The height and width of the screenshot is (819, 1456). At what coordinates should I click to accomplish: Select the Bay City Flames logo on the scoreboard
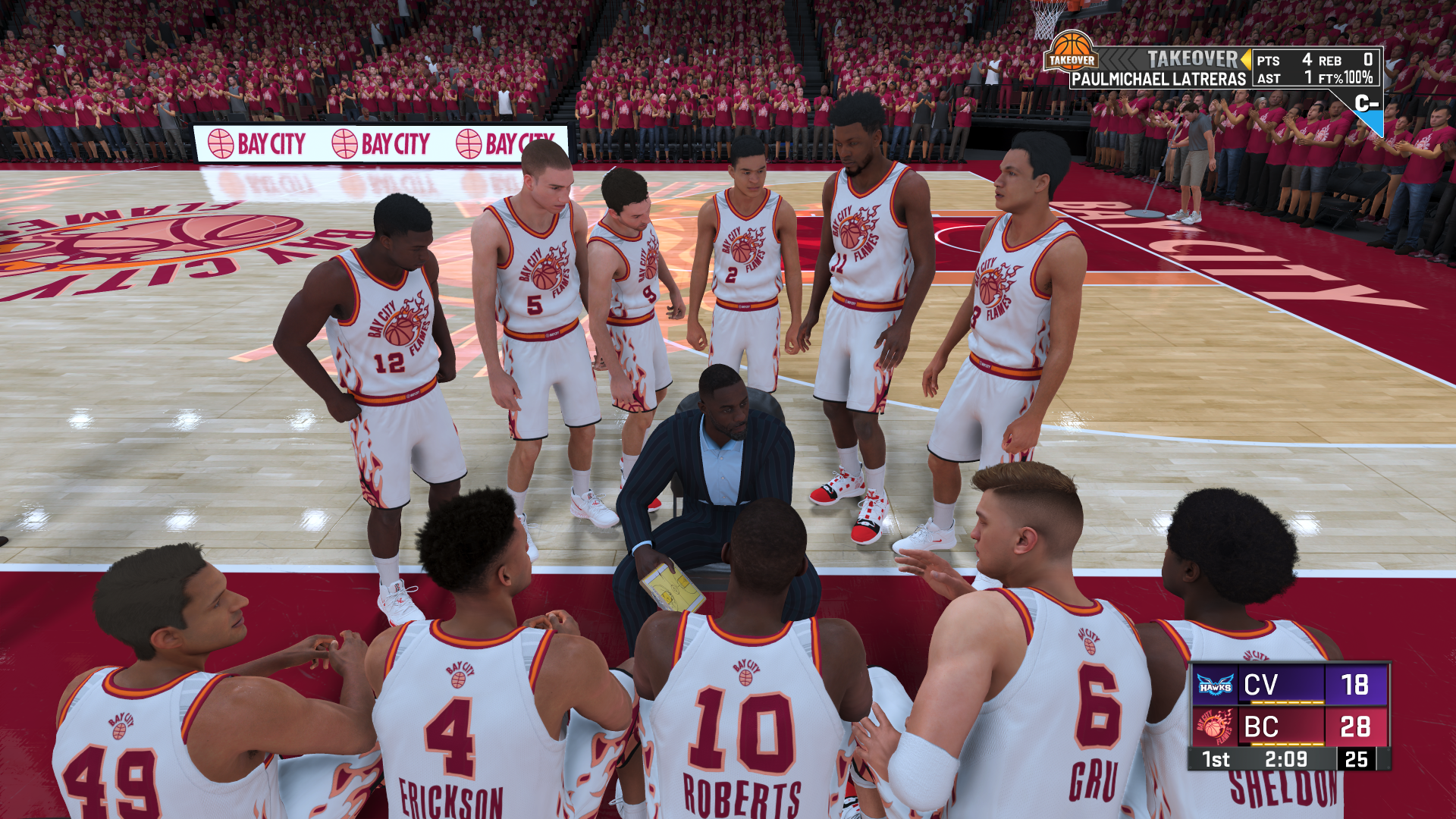[1214, 726]
